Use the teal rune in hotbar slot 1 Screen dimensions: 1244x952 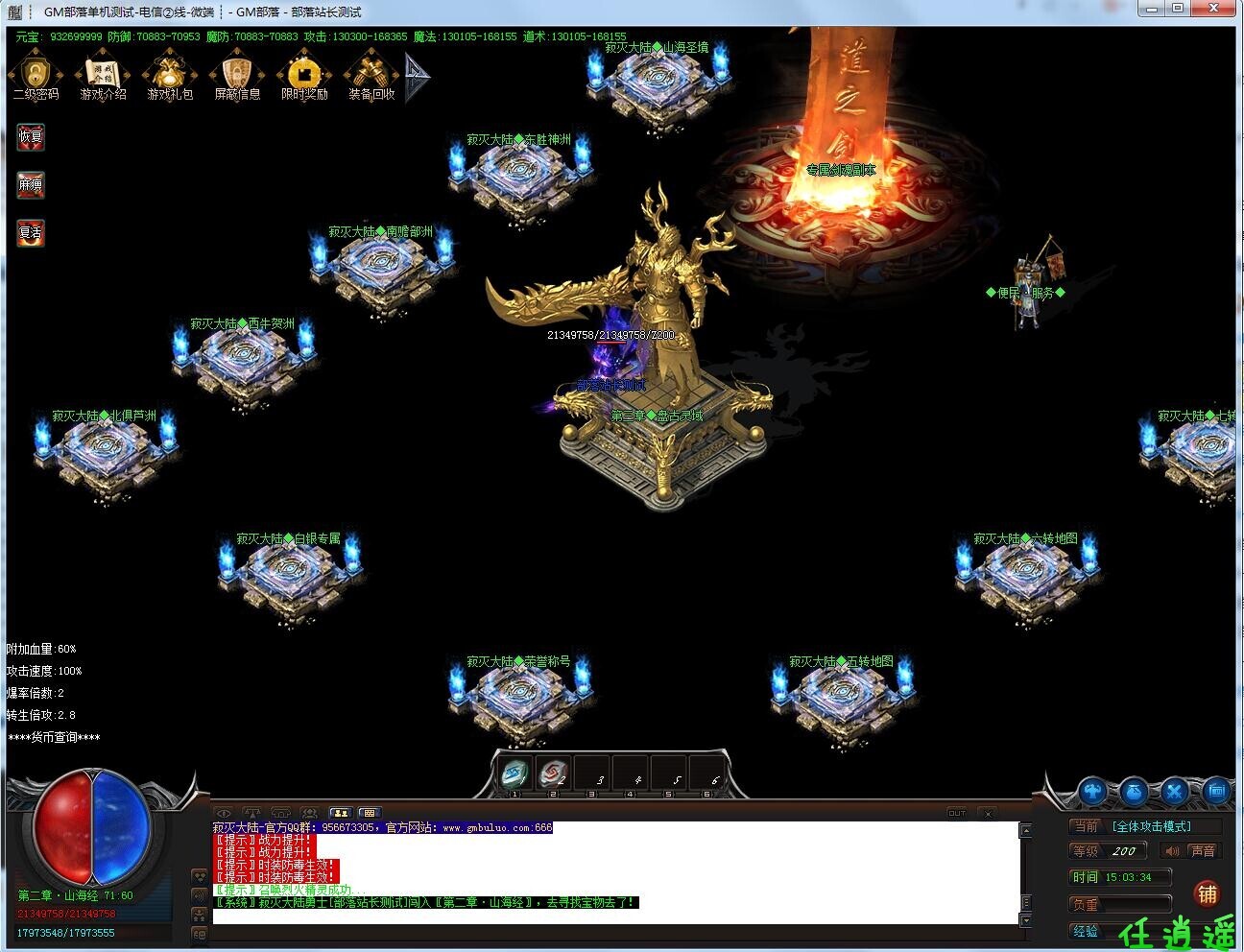click(x=515, y=773)
